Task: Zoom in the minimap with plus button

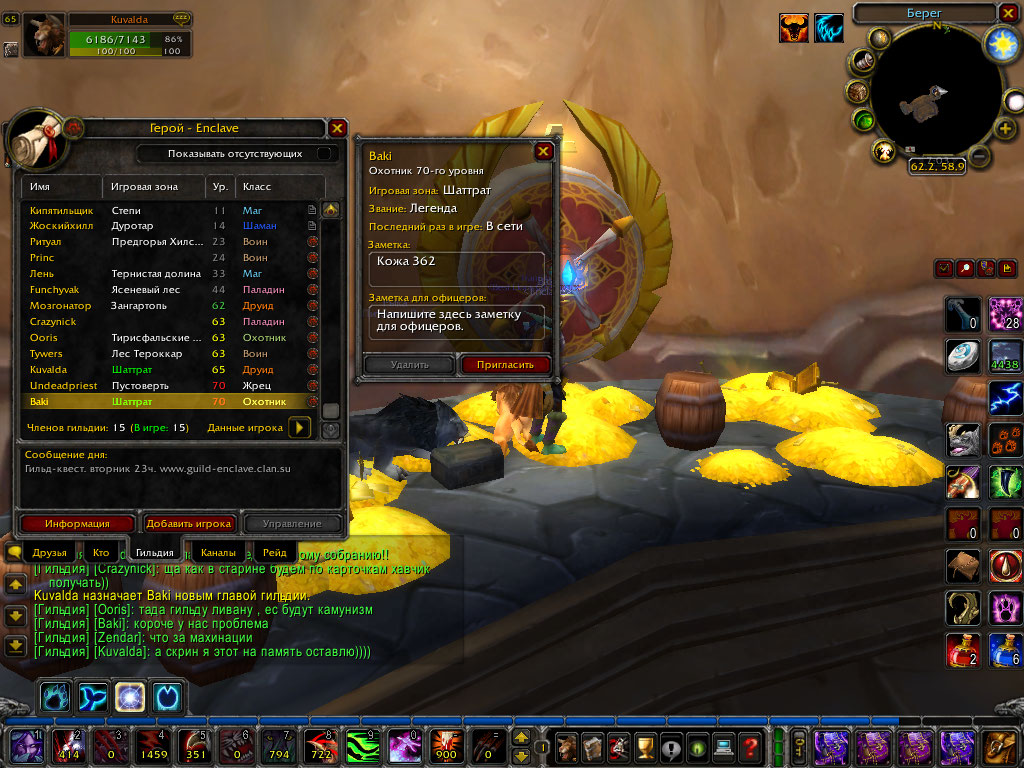Action: [1005, 129]
